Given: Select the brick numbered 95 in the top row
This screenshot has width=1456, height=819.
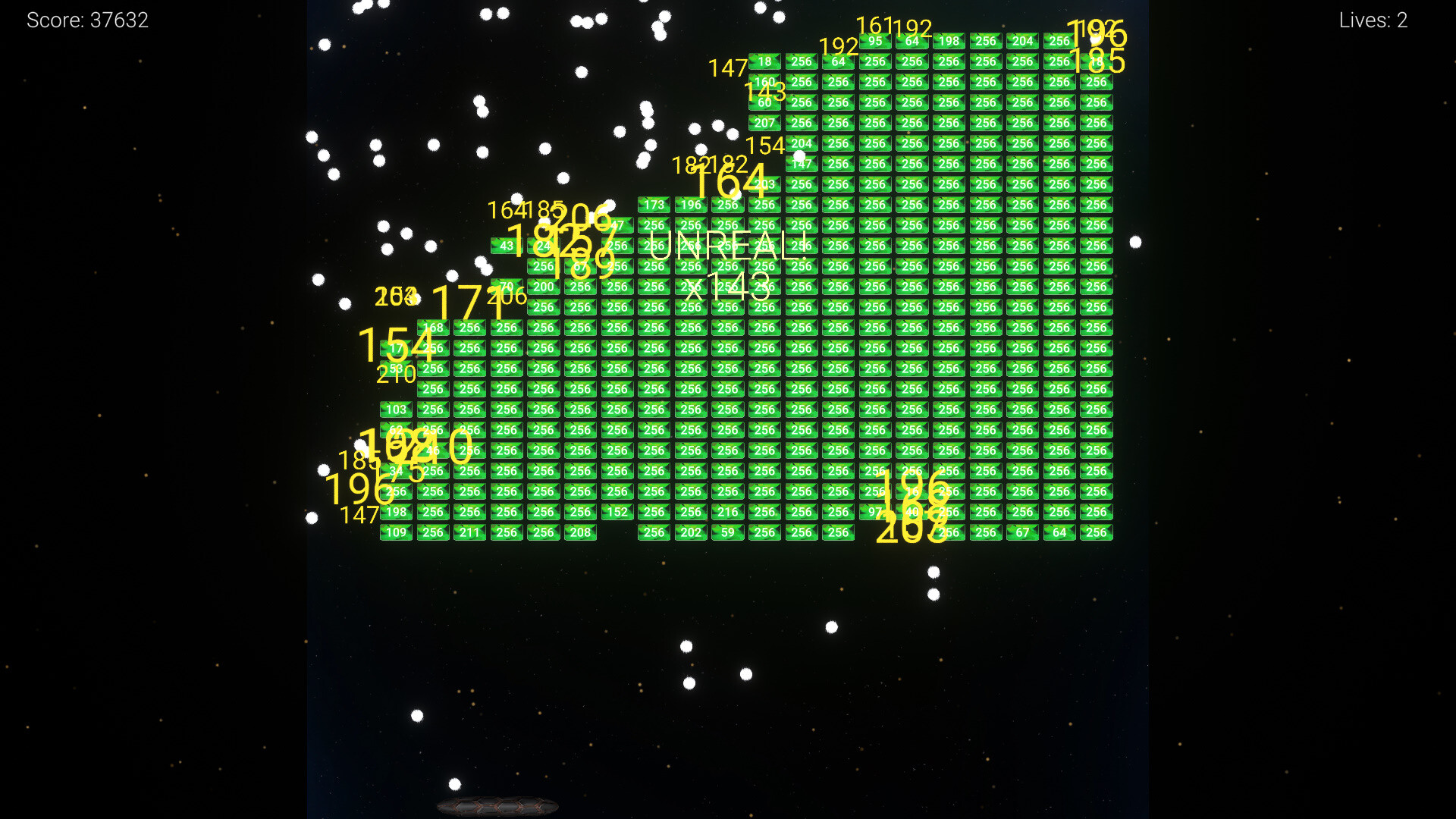Looking at the screenshot, I should coord(874,41).
